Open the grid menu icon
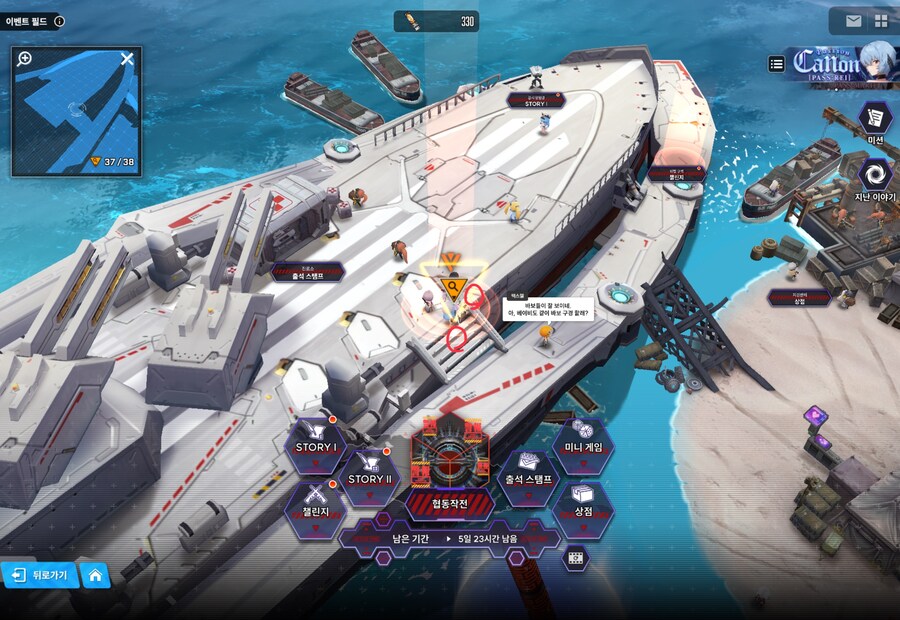 (881, 21)
